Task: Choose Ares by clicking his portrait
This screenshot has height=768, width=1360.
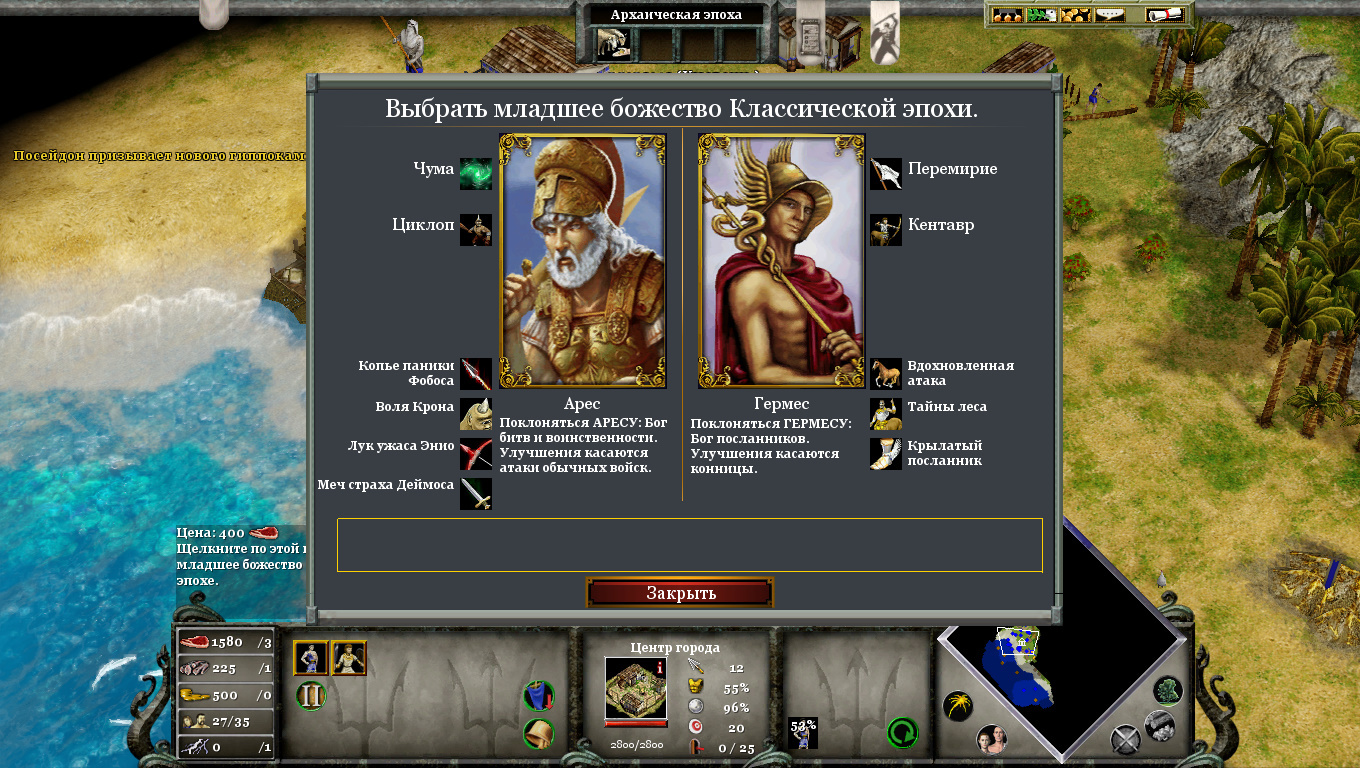Action: tap(582, 262)
